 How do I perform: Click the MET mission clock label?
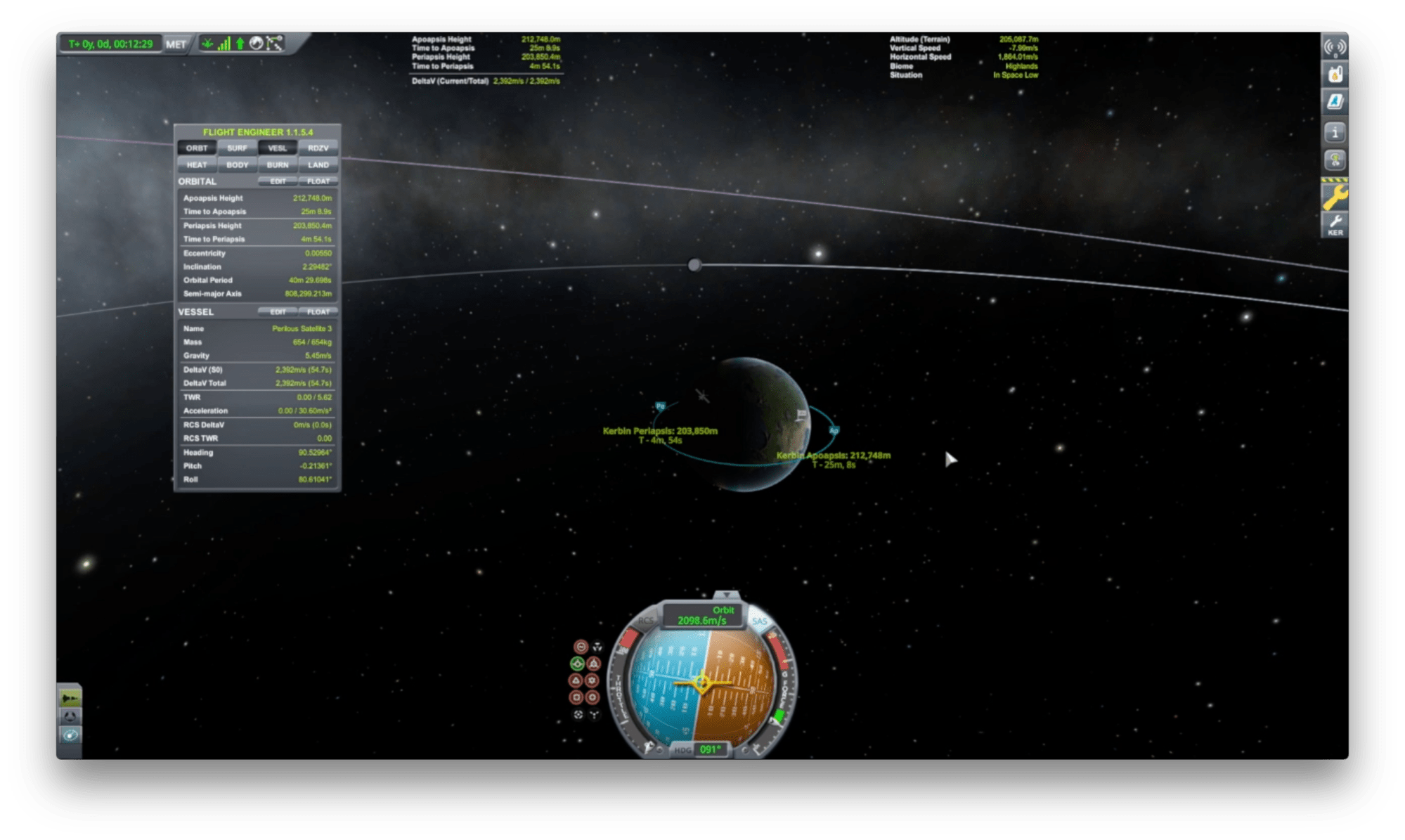click(x=176, y=44)
